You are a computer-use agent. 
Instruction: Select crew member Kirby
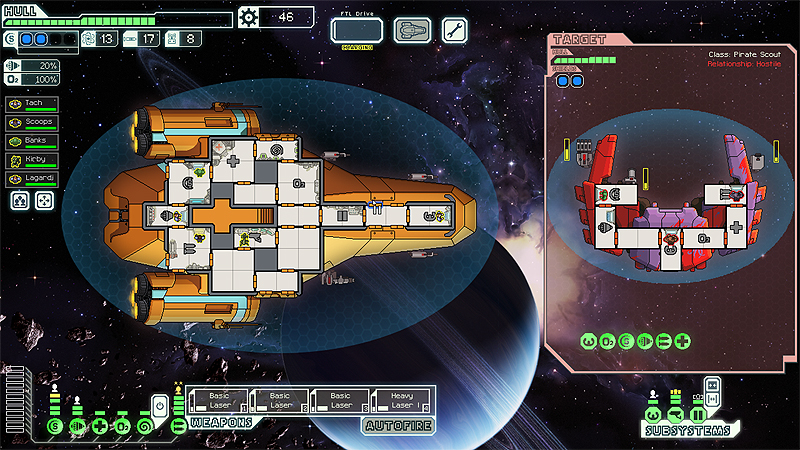[x=32, y=160]
